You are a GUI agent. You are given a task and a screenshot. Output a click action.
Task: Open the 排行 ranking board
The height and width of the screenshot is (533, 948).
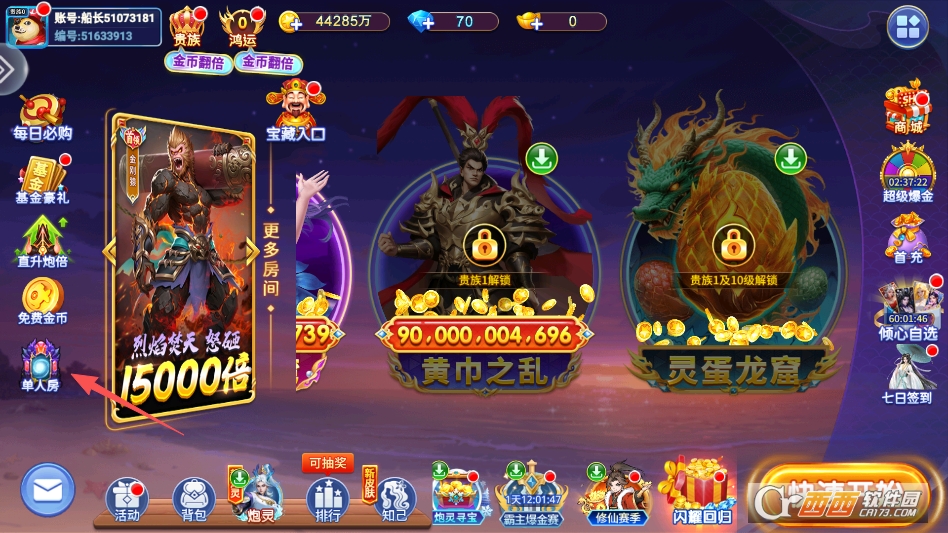327,498
